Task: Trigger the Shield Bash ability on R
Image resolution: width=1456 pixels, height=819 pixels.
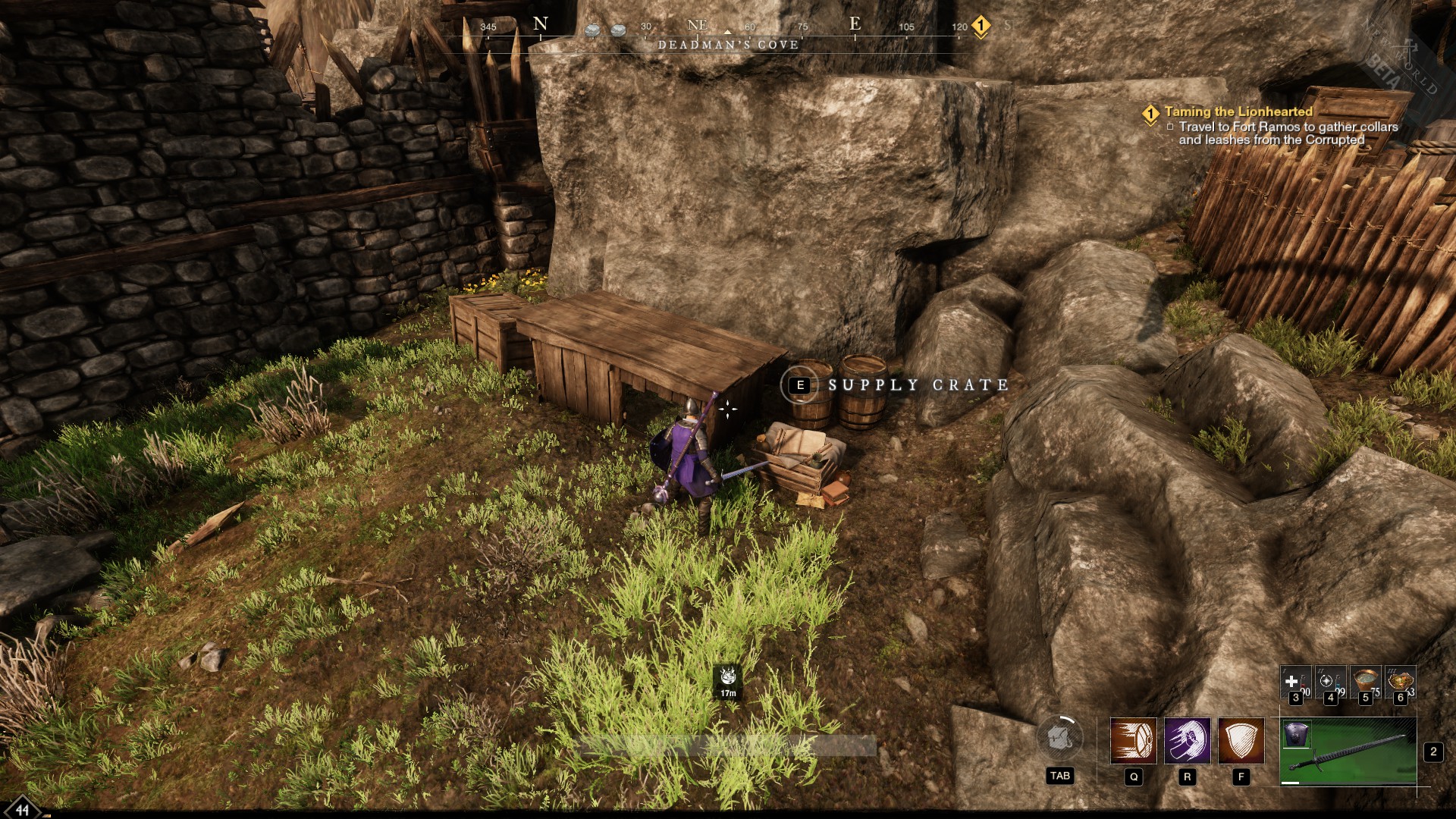Action: tap(1188, 740)
